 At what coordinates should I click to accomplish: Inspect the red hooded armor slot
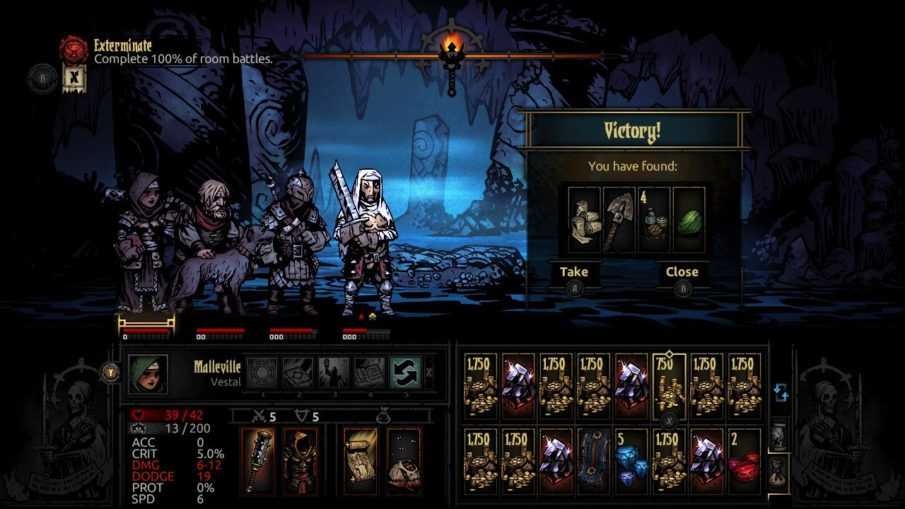pos(299,459)
